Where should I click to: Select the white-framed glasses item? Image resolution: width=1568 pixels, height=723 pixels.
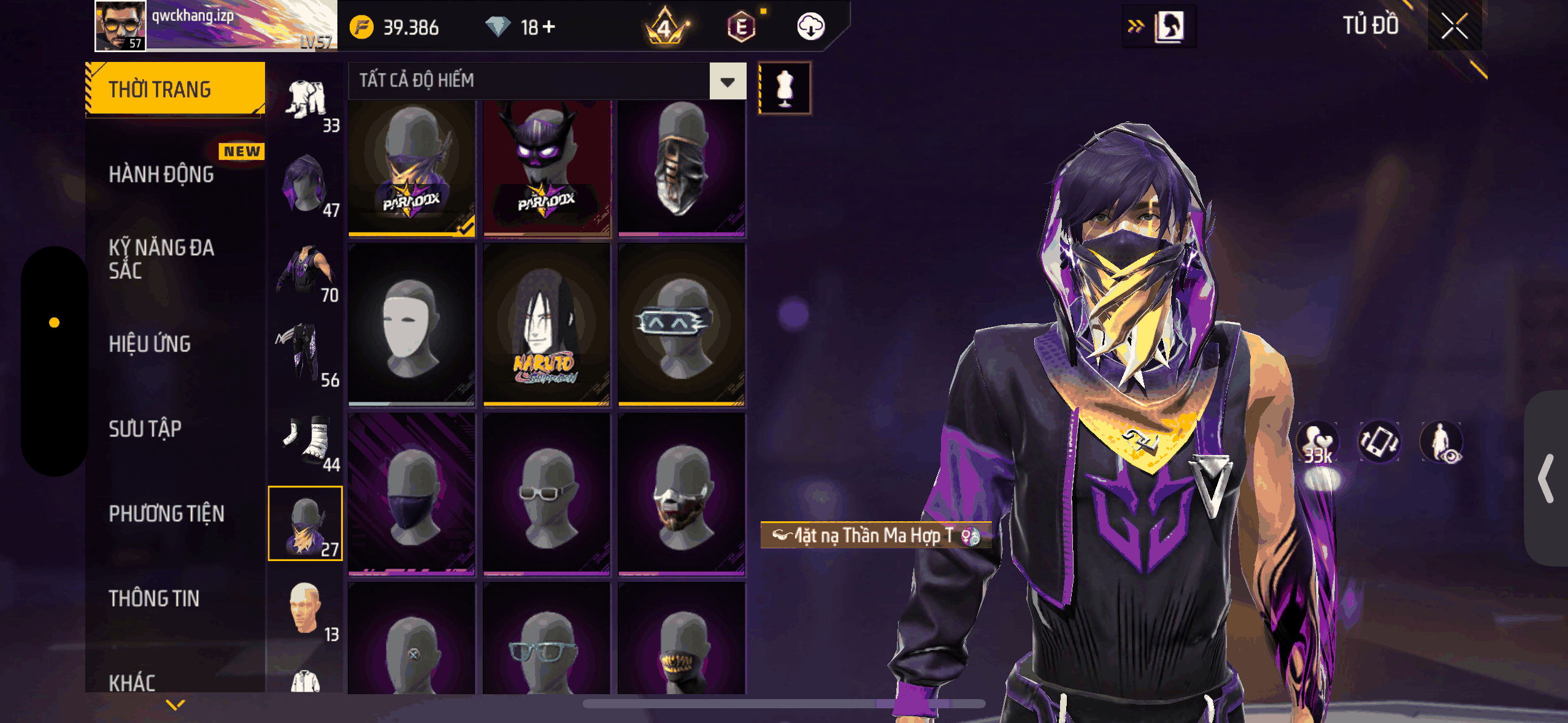[546, 494]
